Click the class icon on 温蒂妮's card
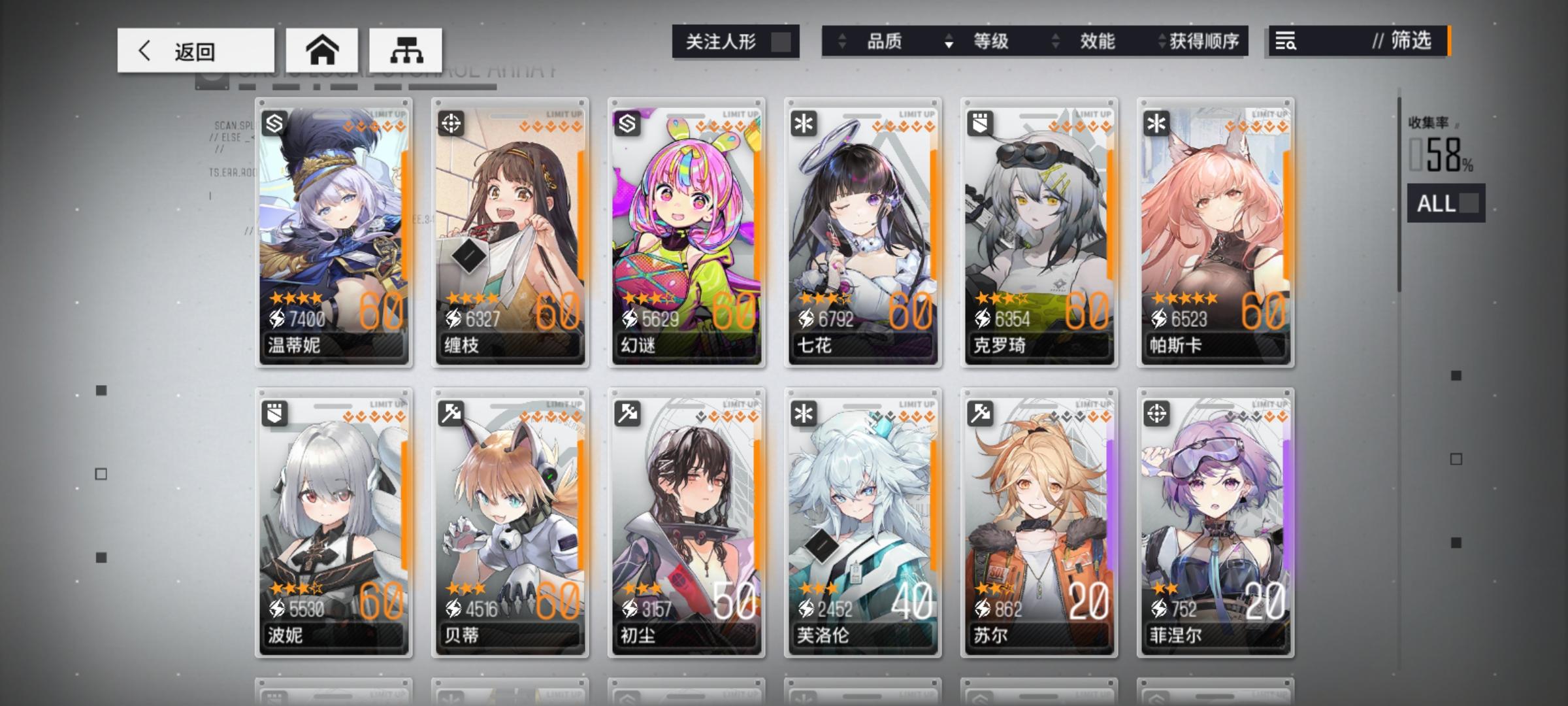The height and width of the screenshot is (706, 1568). click(x=274, y=124)
